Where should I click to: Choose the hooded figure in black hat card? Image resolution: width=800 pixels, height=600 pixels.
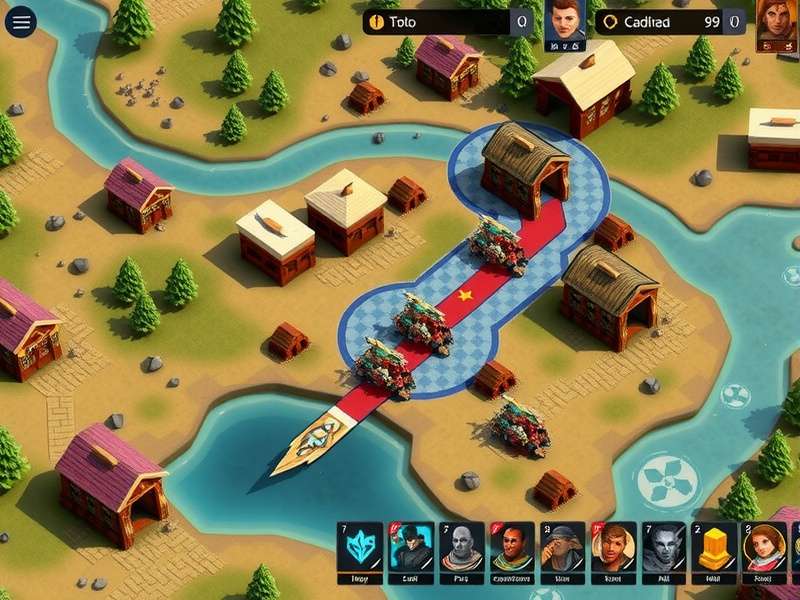coord(411,548)
